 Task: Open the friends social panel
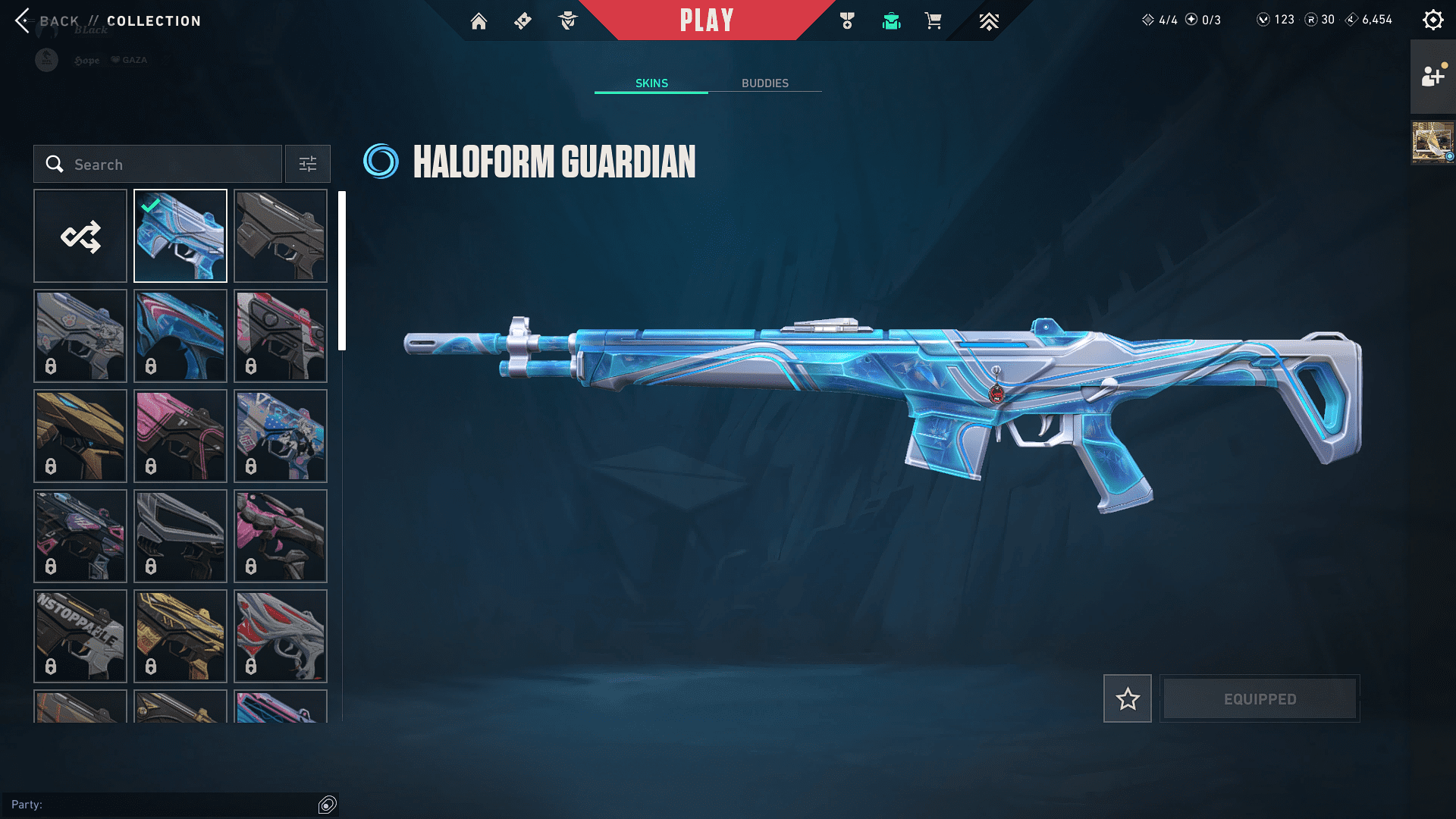coord(1432,77)
